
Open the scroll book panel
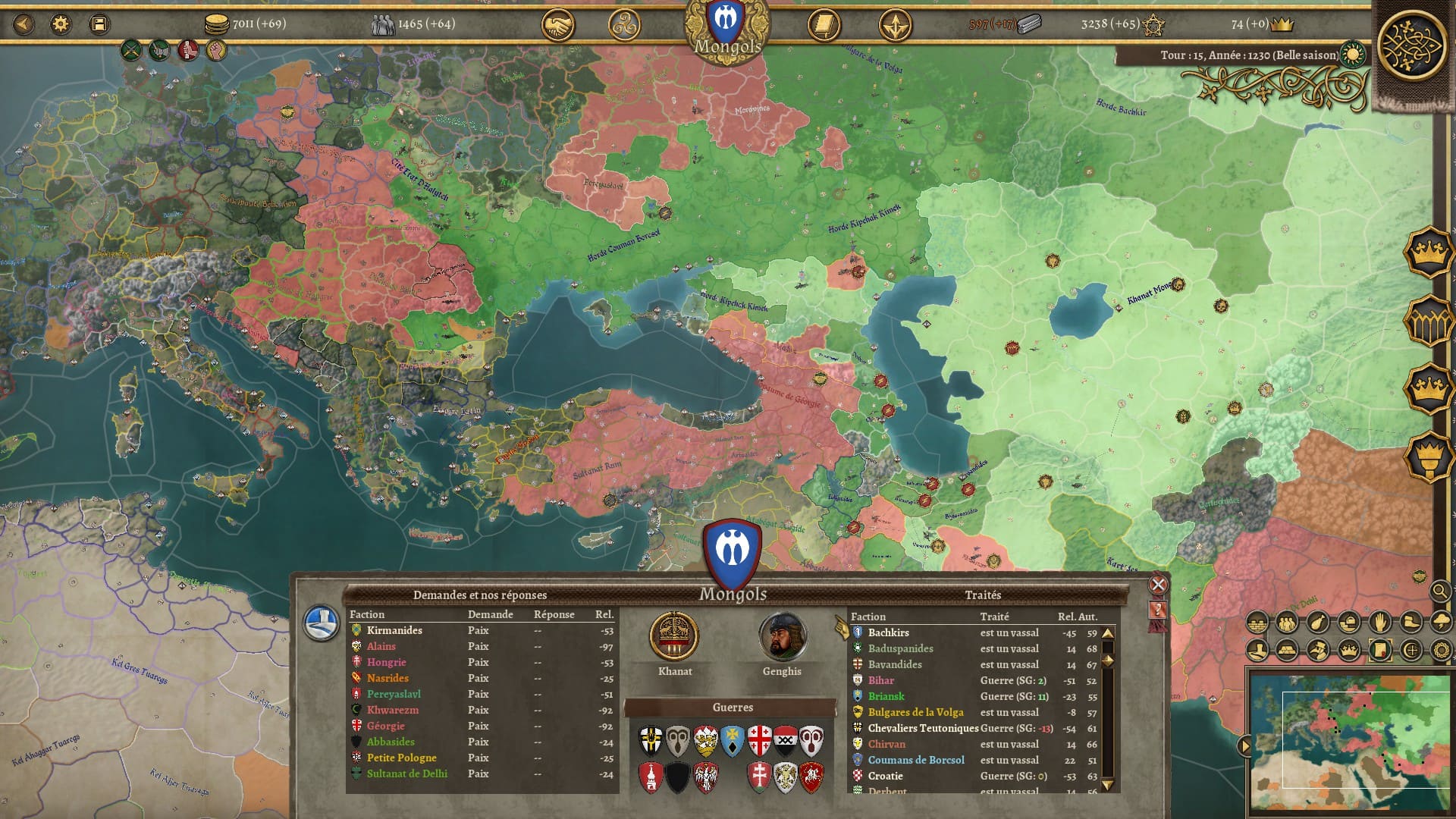pyautogui.click(x=824, y=26)
